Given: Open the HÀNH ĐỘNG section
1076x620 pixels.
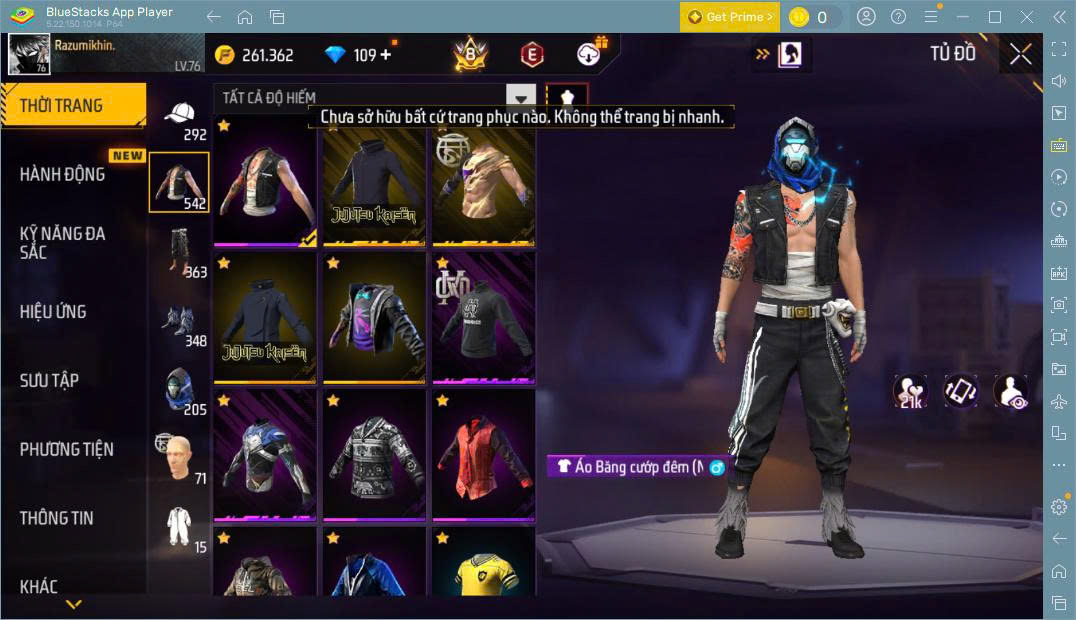Looking at the screenshot, I should 62,174.
